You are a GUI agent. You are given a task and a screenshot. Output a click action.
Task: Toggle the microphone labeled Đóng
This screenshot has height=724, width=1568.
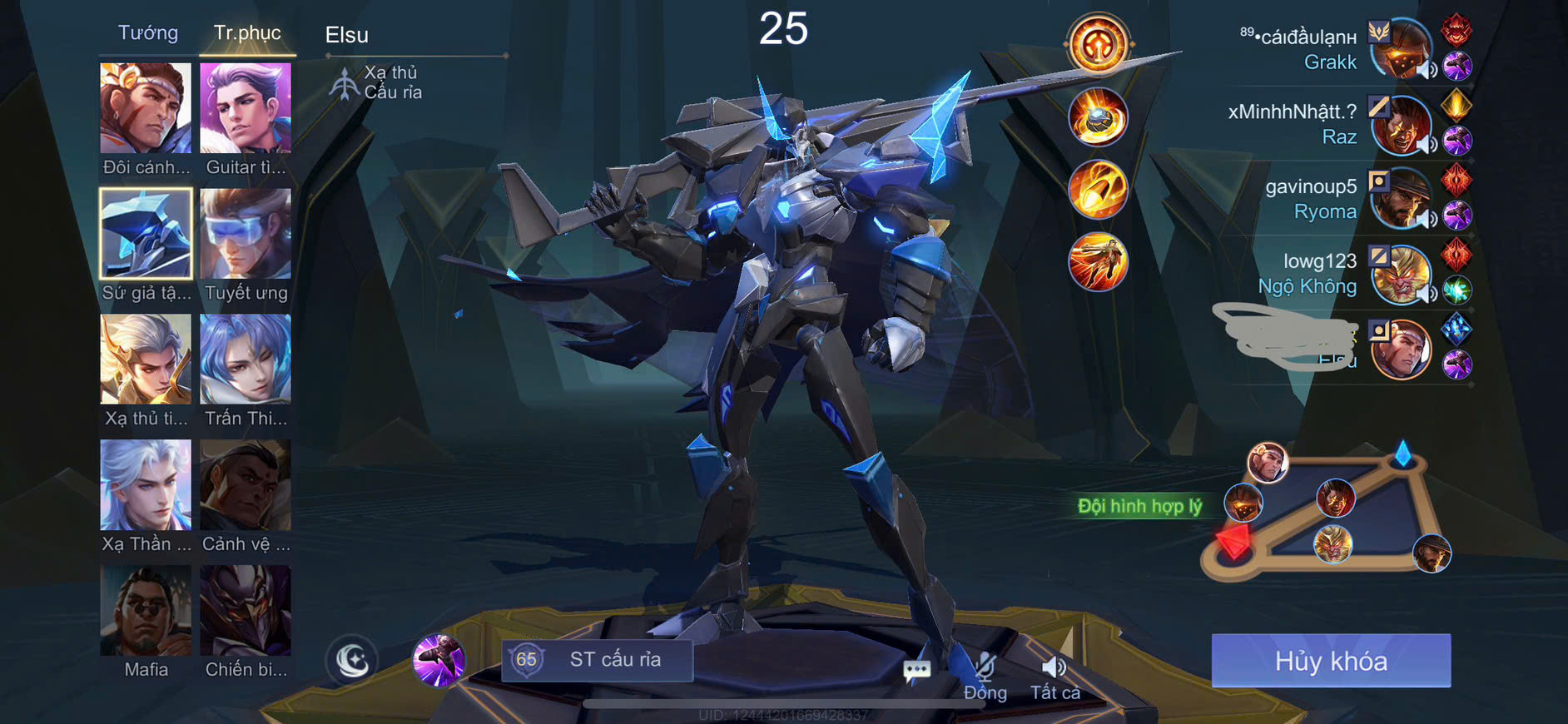point(985,676)
